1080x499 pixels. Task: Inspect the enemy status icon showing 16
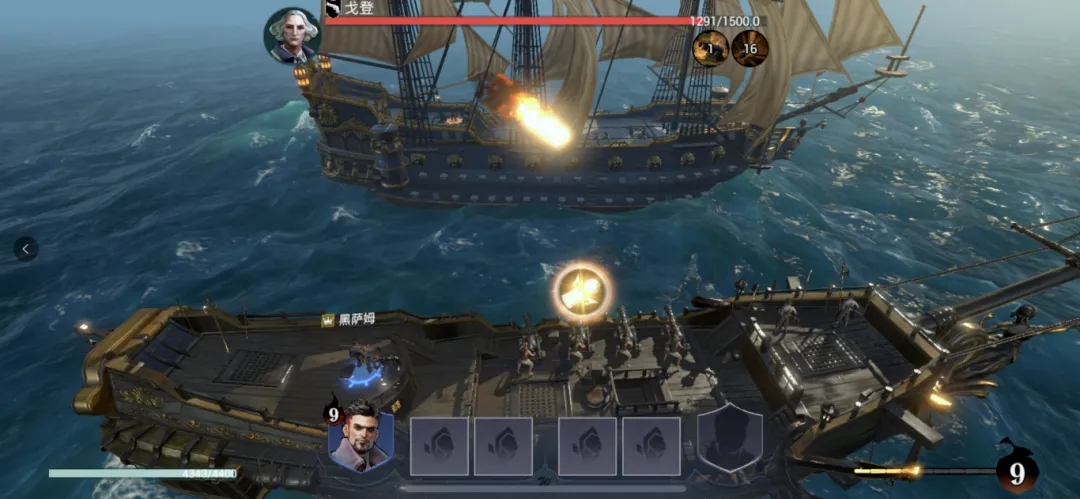(750, 47)
